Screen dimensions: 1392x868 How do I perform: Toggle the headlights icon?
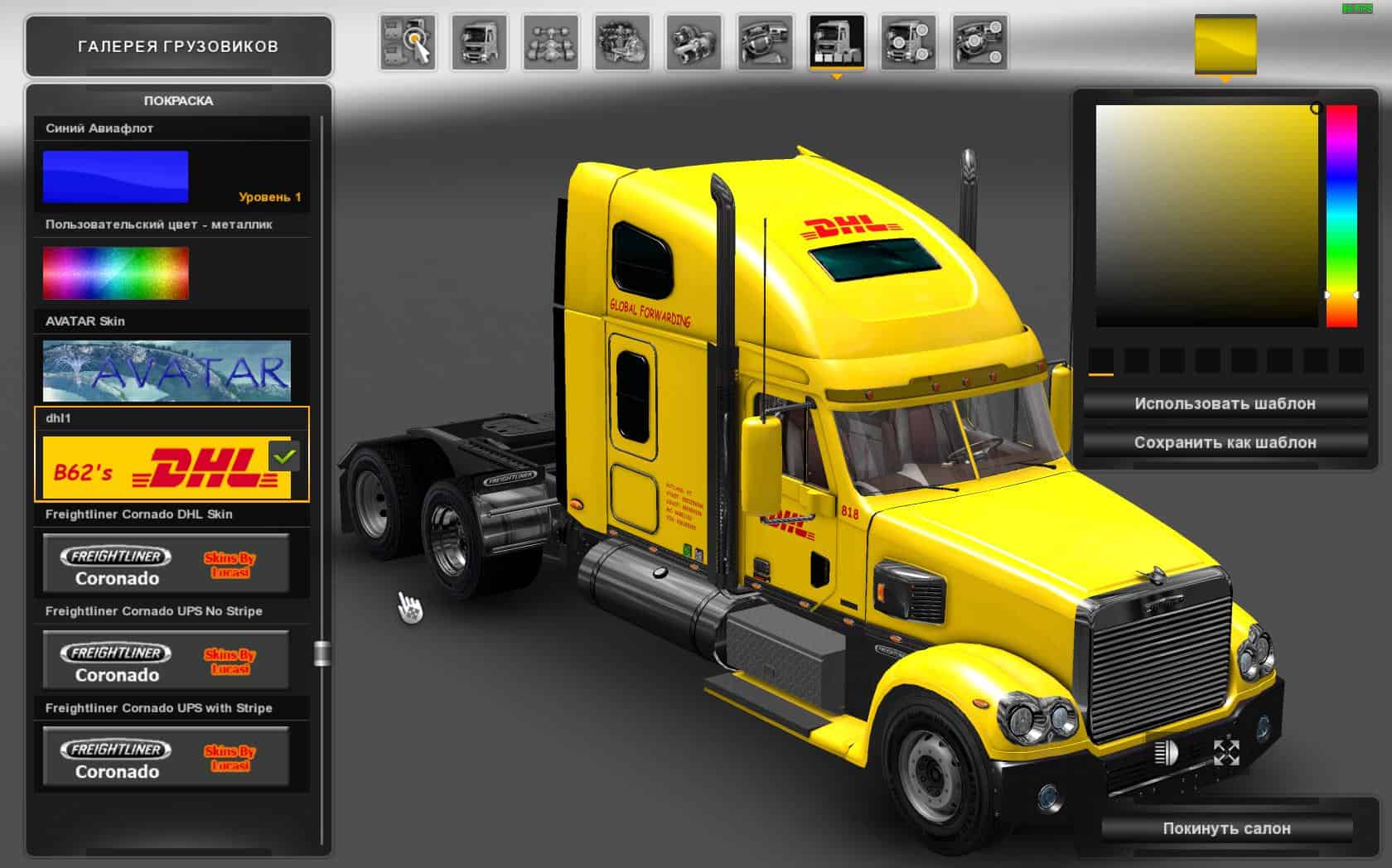[x=1167, y=753]
